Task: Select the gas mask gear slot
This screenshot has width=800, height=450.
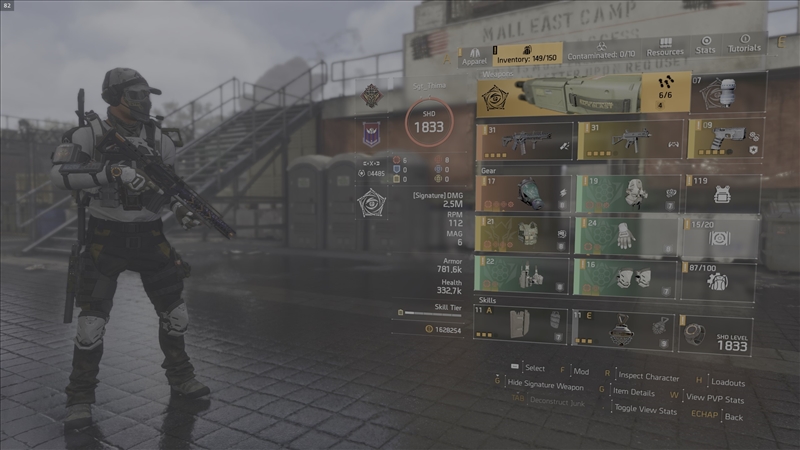Action: pos(525,194)
